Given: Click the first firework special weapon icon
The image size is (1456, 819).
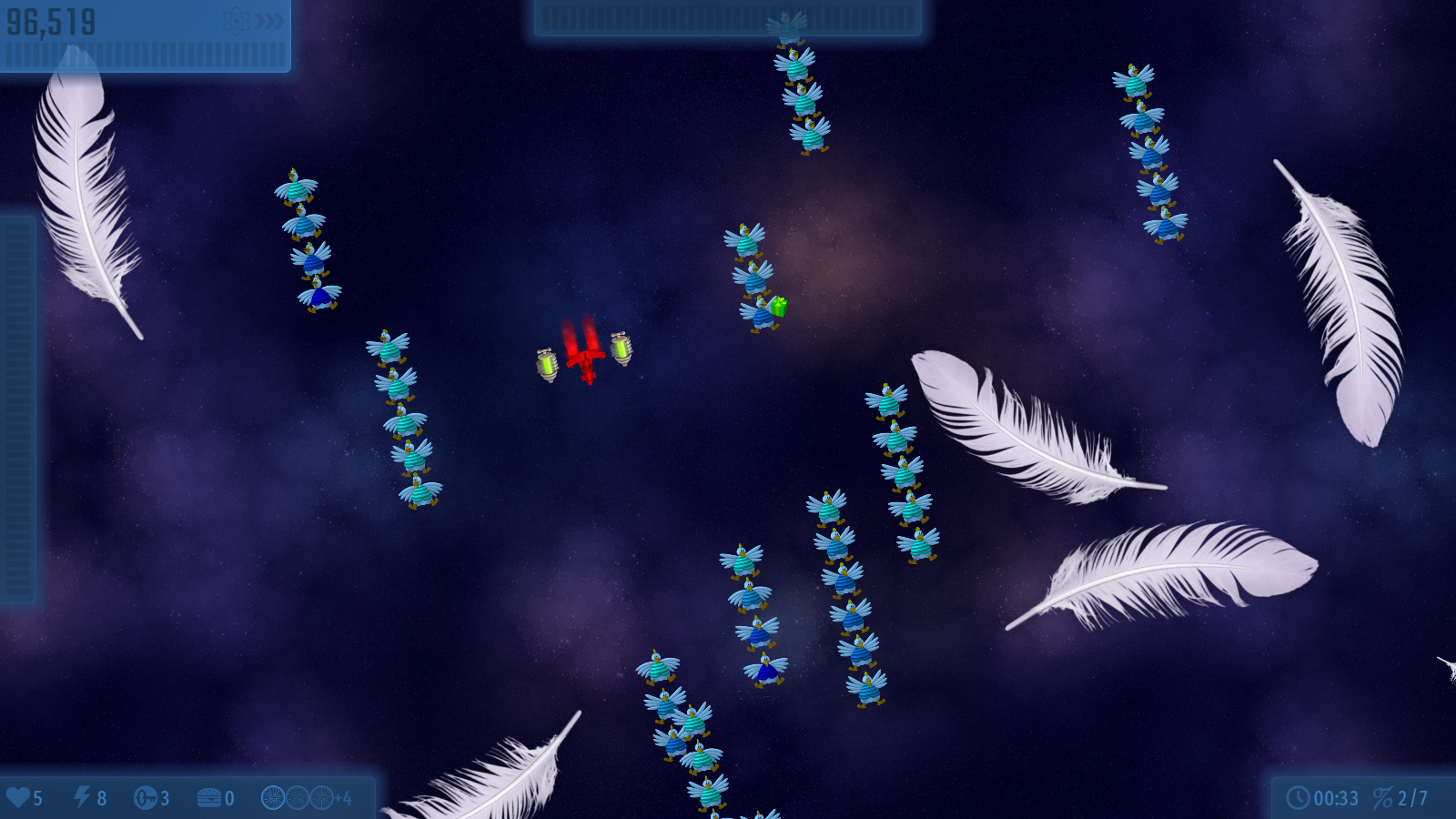Looking at the screenshot, I should click(x=273, y=798).
